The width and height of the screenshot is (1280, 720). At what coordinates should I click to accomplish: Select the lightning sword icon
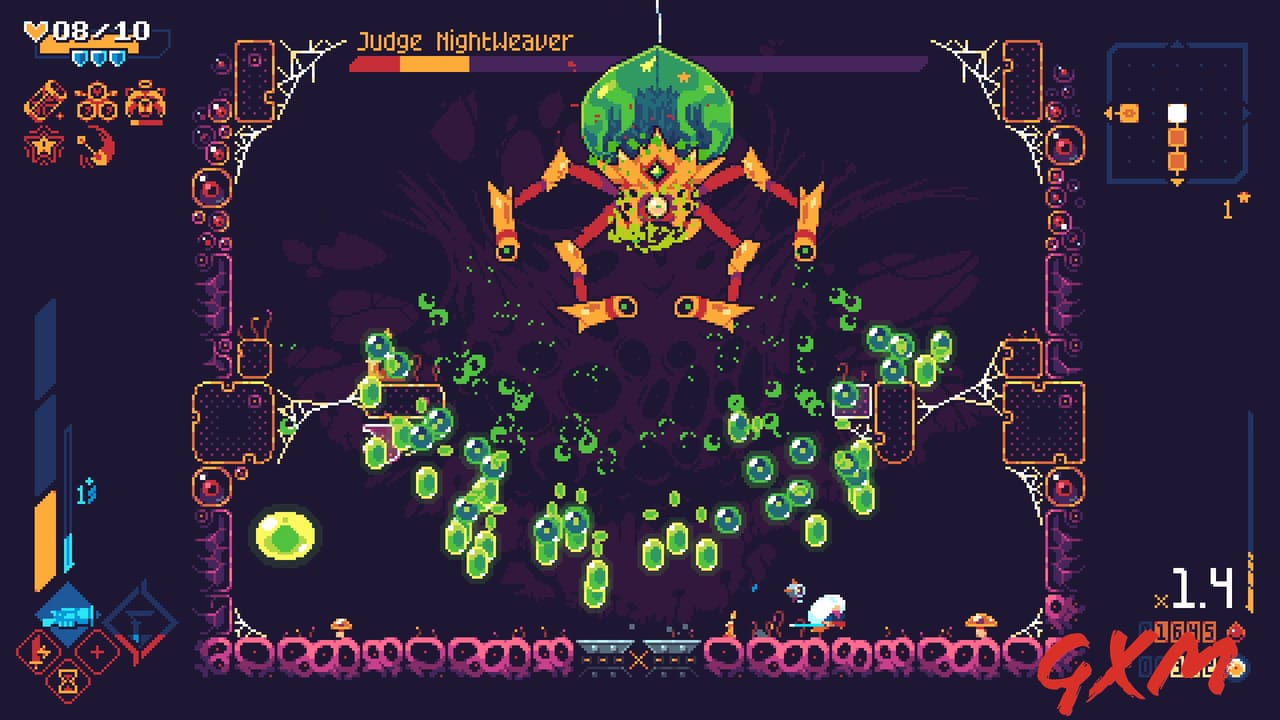coord(38,652)
